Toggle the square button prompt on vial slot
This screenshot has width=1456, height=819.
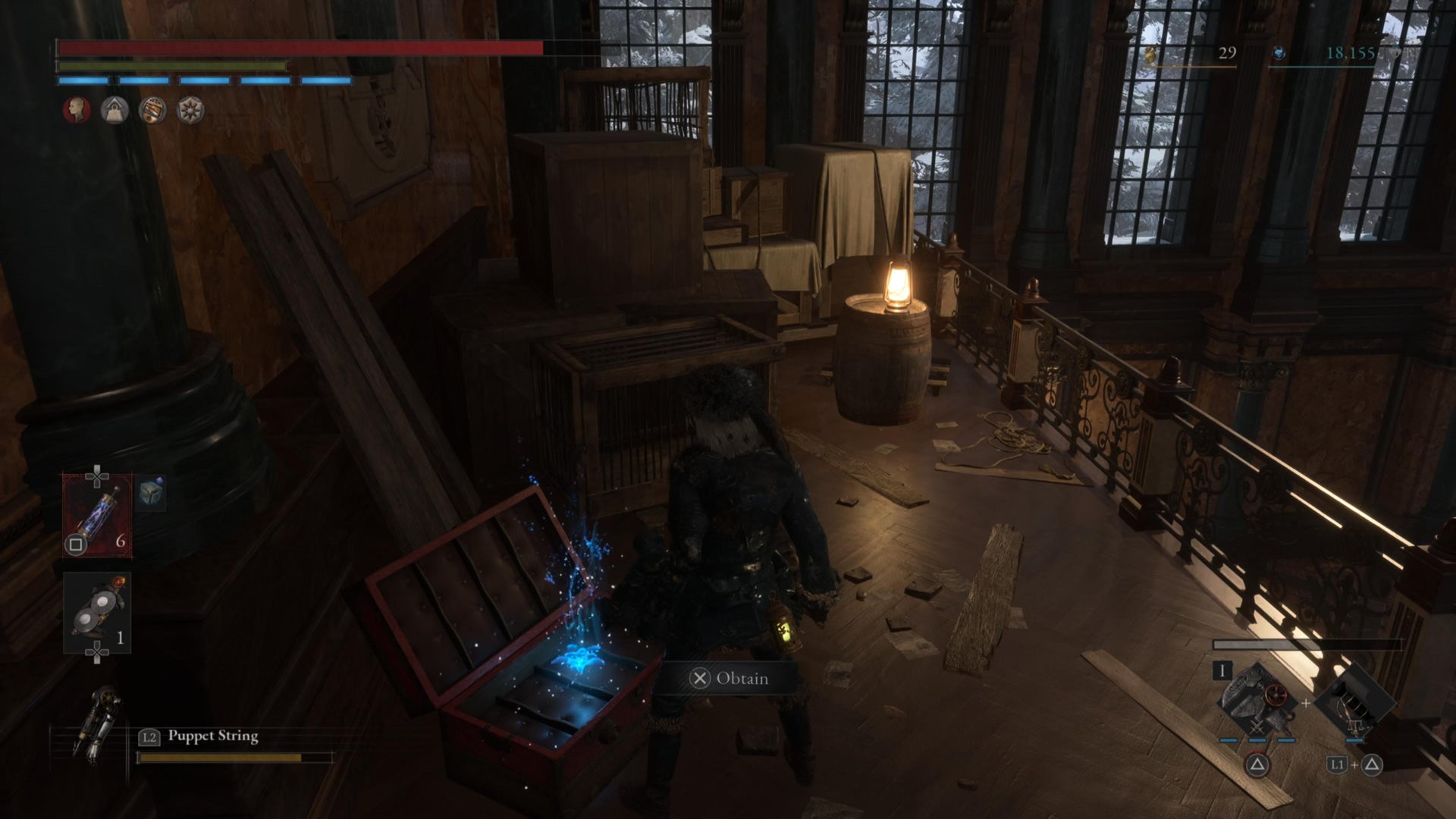77,544
